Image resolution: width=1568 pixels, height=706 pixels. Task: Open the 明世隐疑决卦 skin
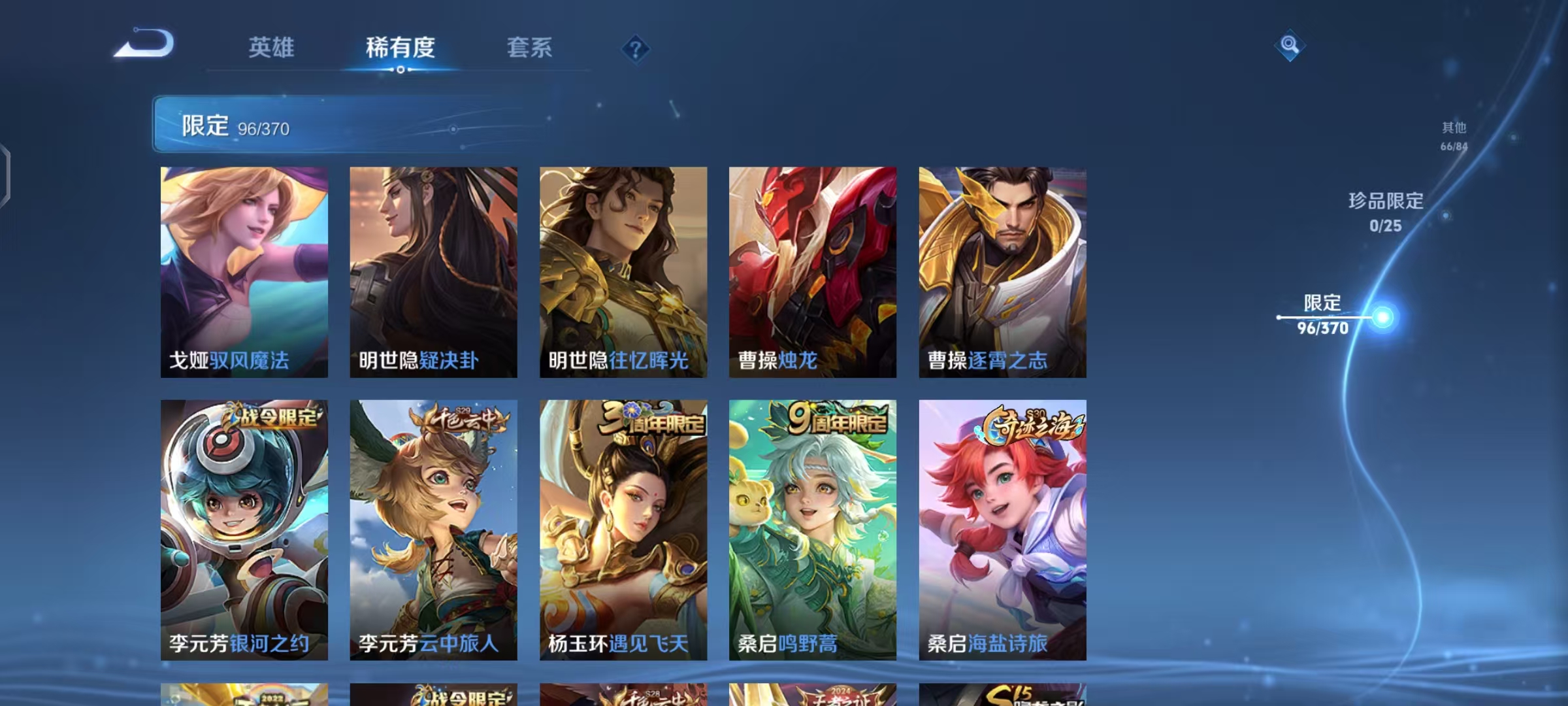point(433,271)
